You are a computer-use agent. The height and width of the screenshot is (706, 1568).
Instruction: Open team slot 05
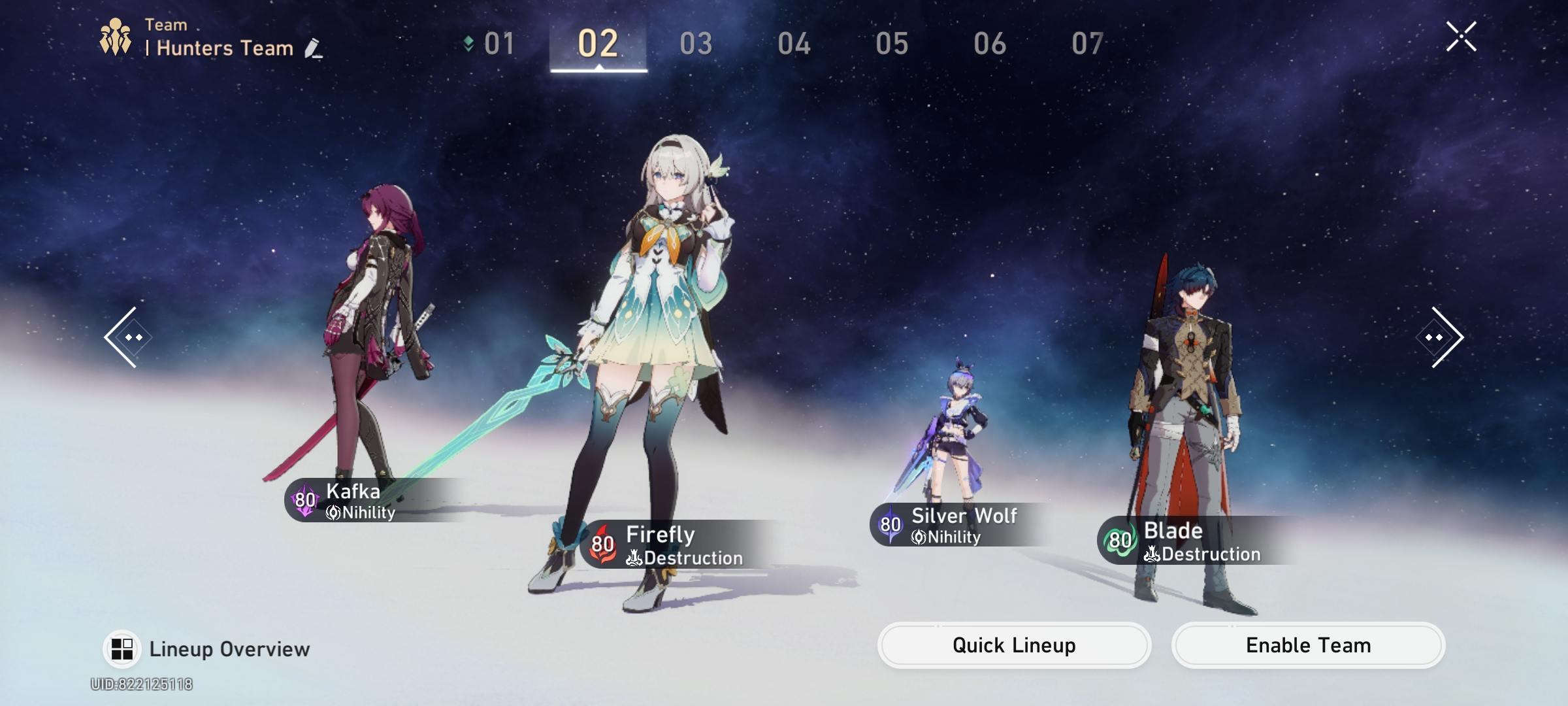coord(891,42)
